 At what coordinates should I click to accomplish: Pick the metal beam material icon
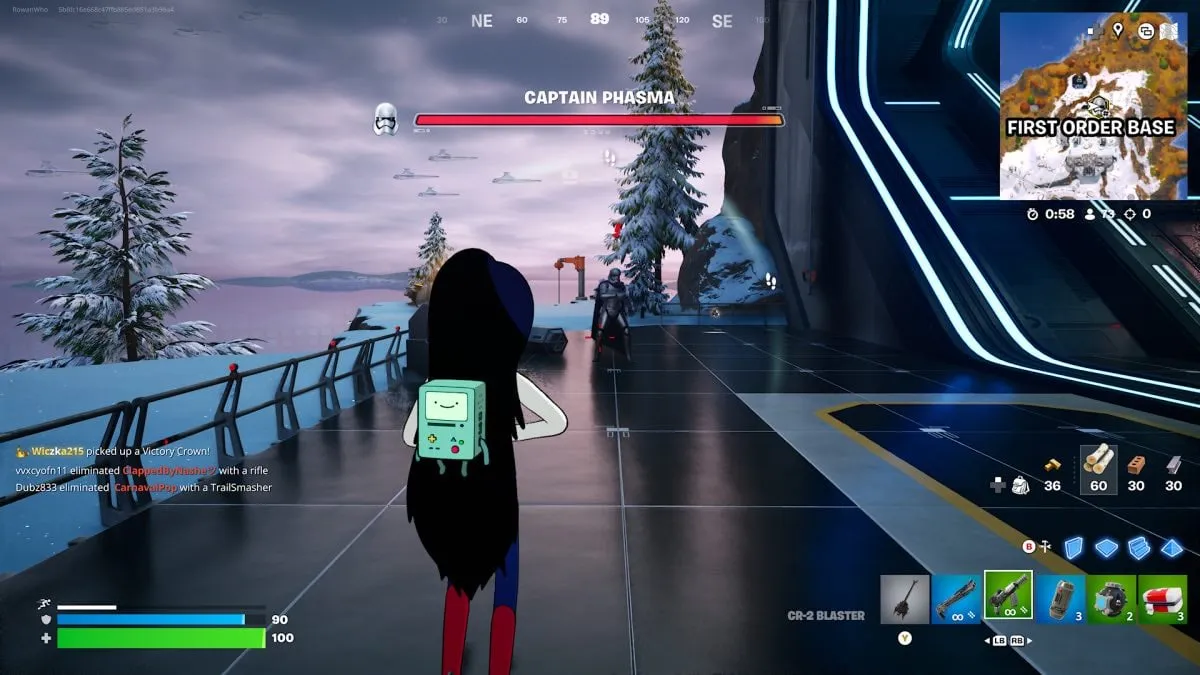pos(1173,464)
